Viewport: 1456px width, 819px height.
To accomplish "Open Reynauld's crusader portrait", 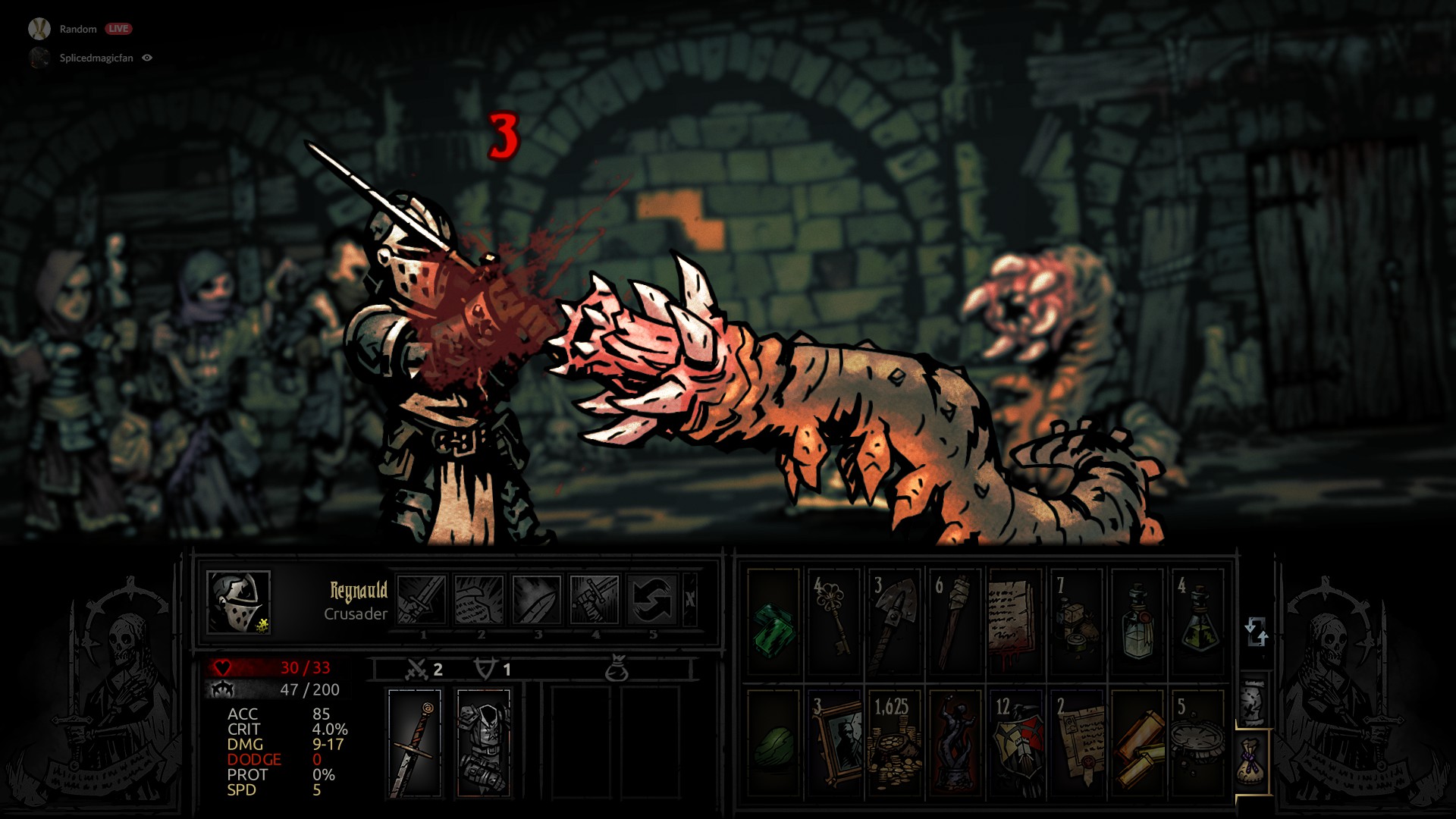I will (238, 602).
